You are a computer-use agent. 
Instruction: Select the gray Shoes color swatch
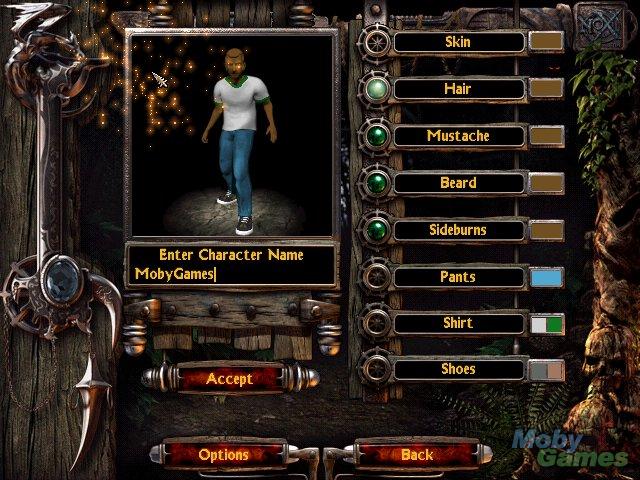point(546,370)
